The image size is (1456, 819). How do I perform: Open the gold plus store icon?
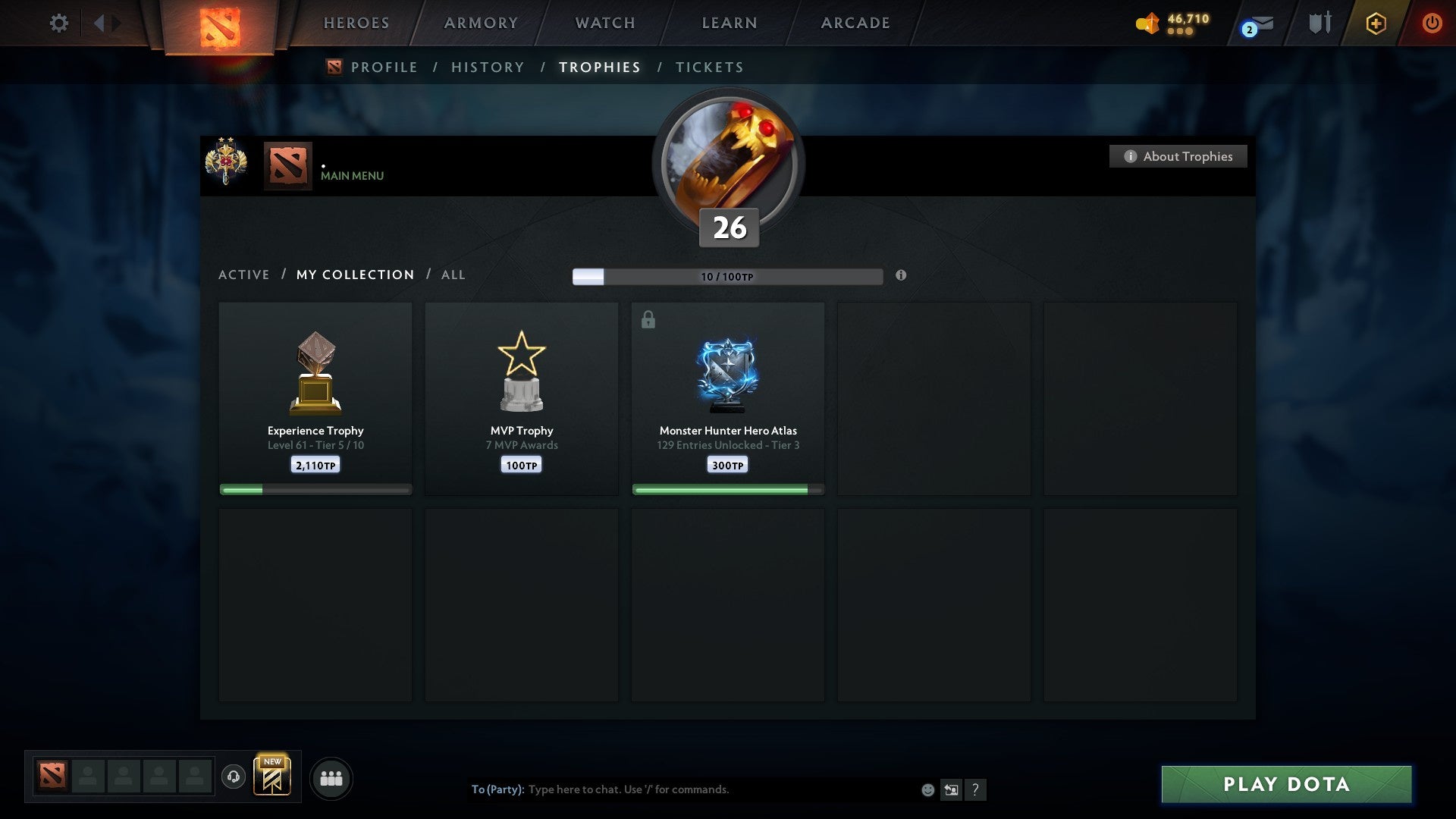(1376, 23)
